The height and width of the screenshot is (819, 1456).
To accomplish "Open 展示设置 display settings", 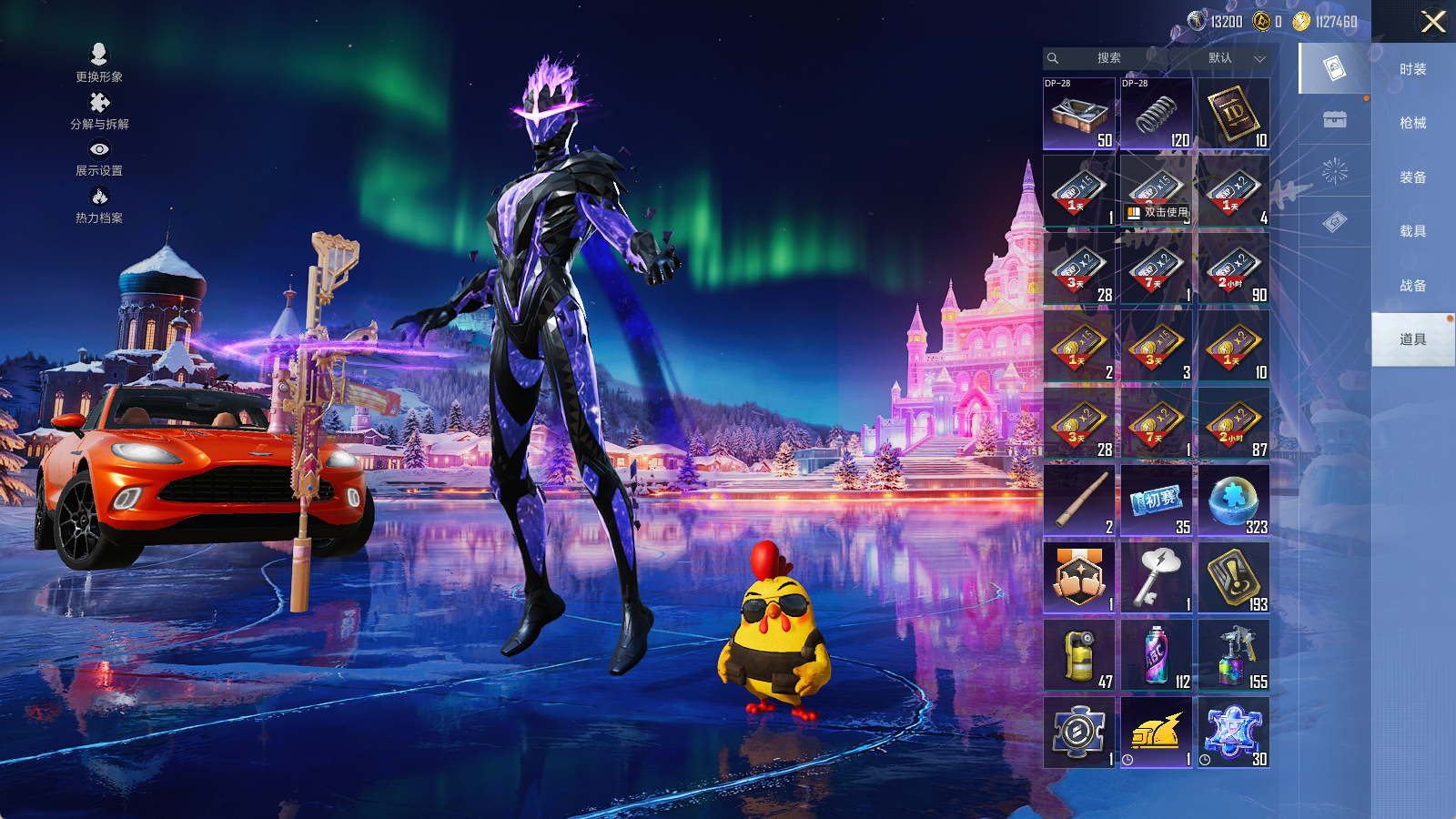I will (x=99, y=157).
